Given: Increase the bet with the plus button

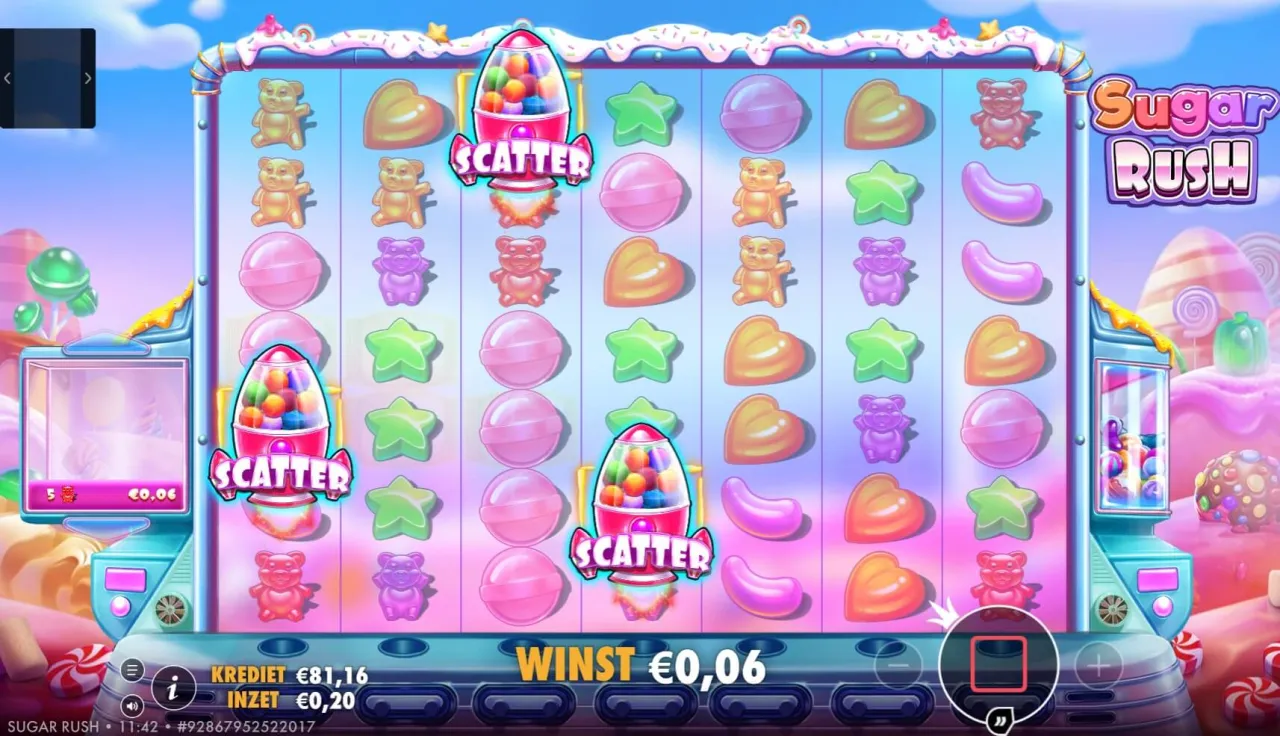Looking at the screenshot, I should [1098, 664].
